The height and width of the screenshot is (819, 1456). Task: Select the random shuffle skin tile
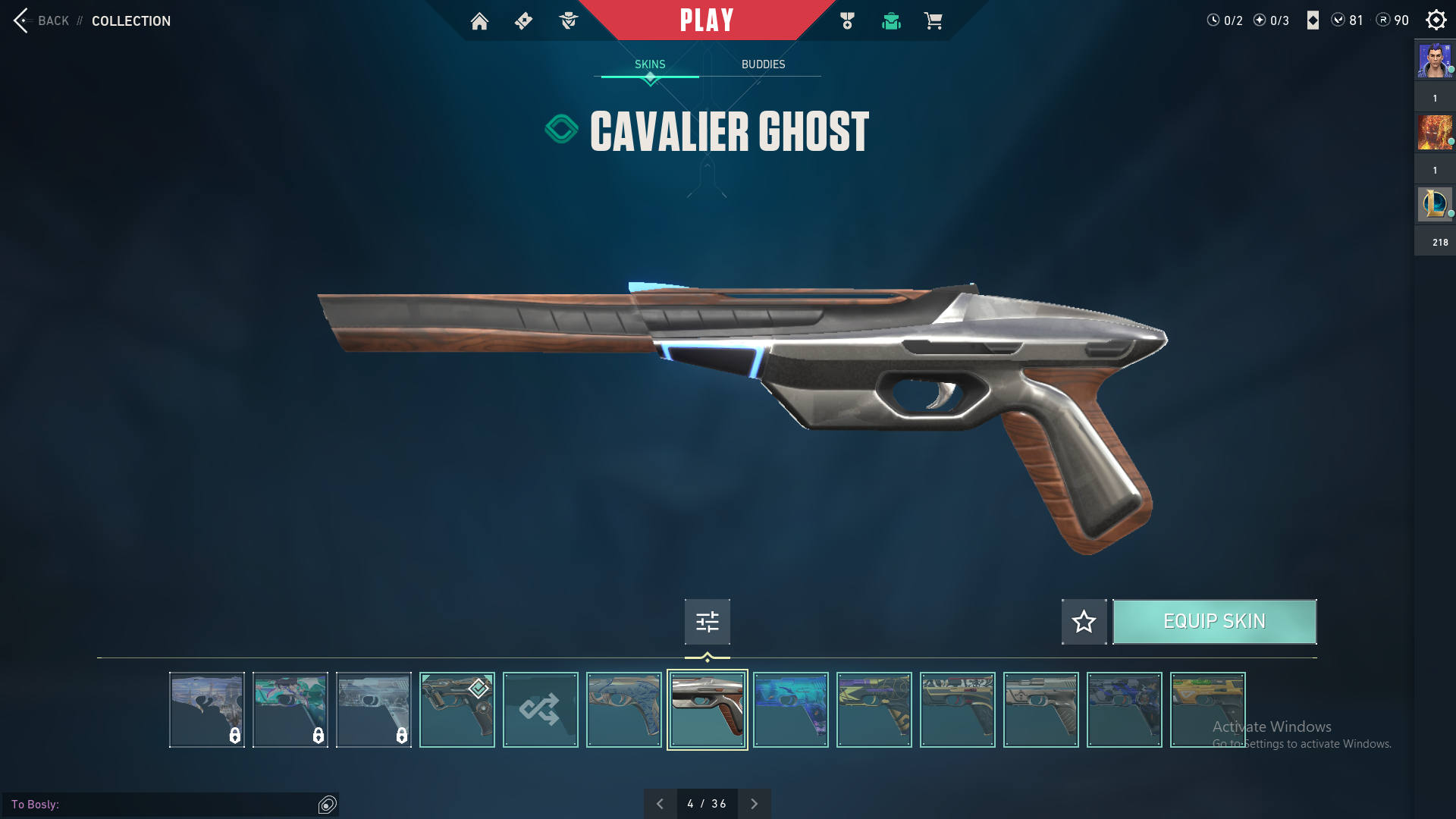coord(540,710)
